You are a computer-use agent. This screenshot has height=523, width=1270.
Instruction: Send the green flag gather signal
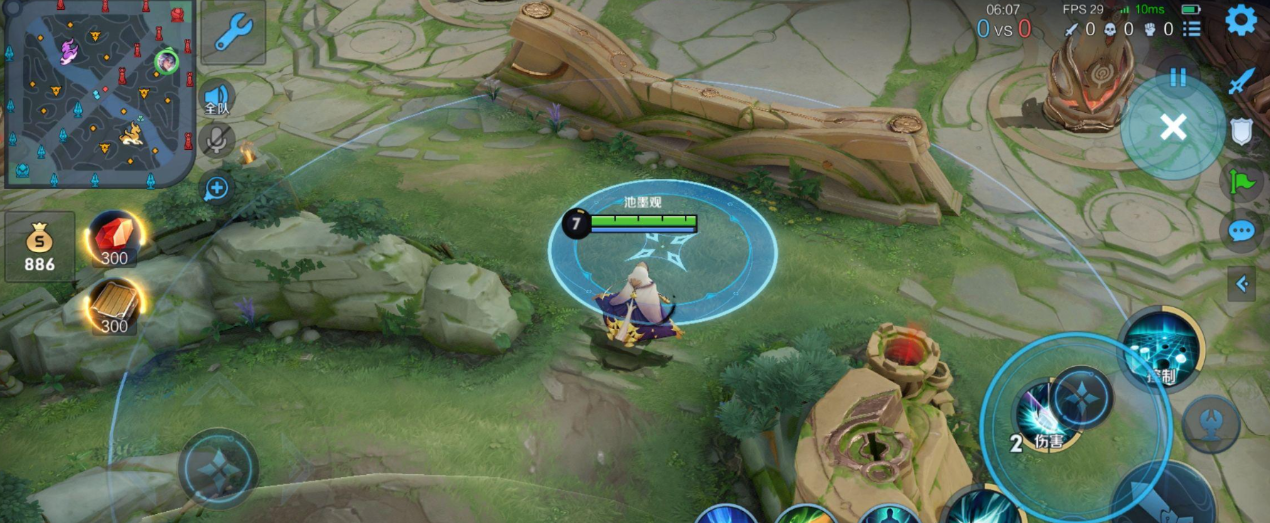tap(1241, 182)
